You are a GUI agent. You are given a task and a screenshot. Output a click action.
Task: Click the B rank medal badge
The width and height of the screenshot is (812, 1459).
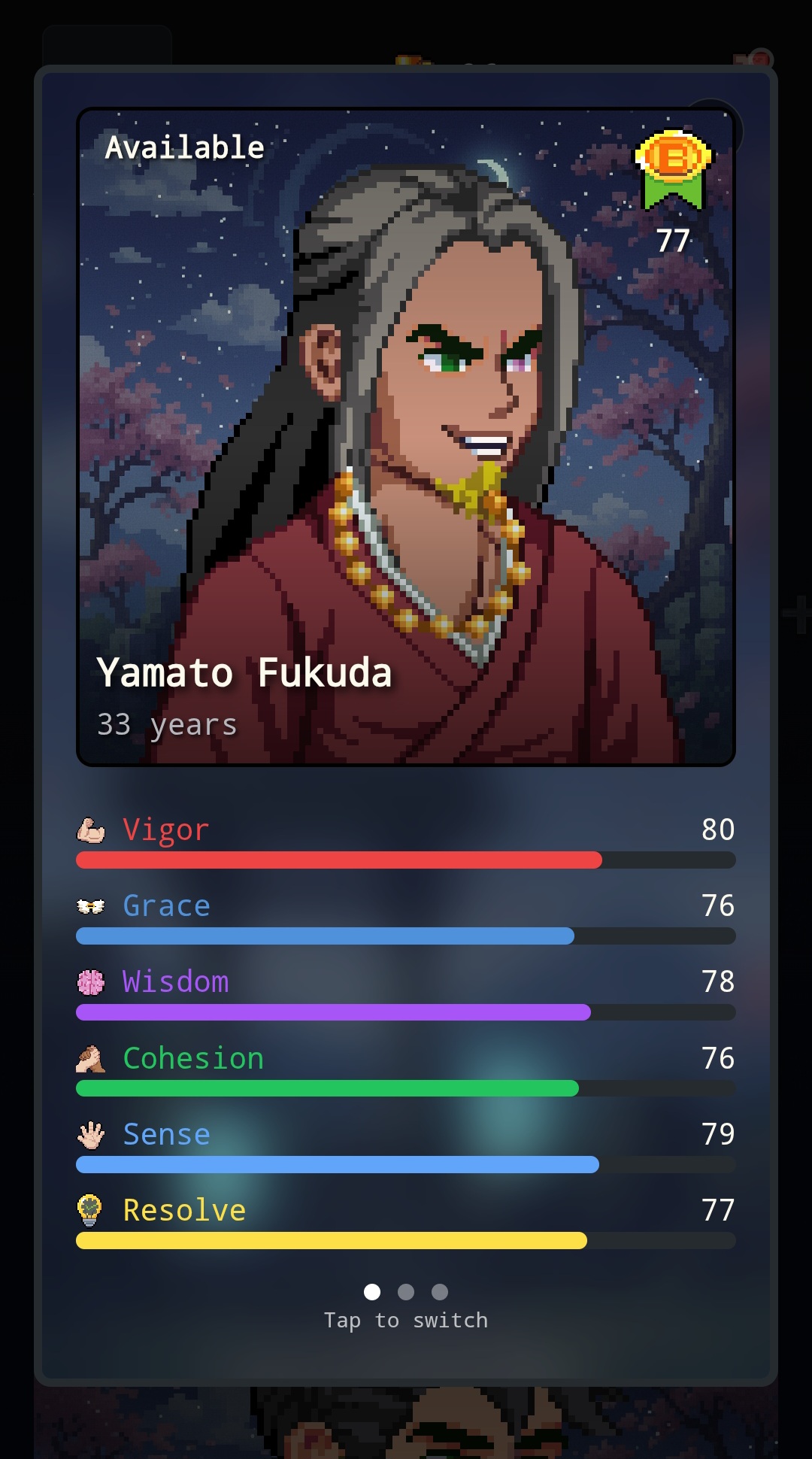click(x=673, y=169)
